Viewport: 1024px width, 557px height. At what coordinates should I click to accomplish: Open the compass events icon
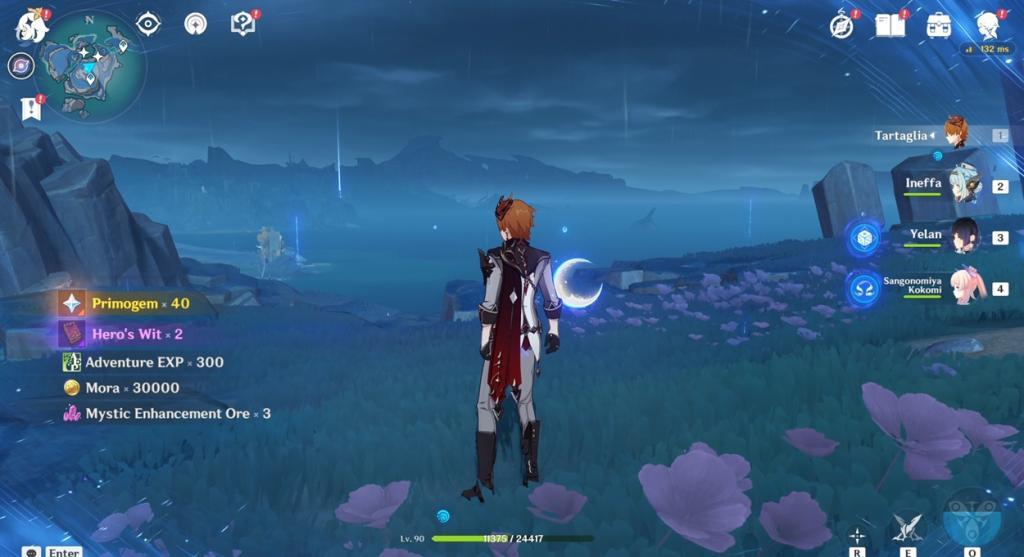tap(842, 26)
